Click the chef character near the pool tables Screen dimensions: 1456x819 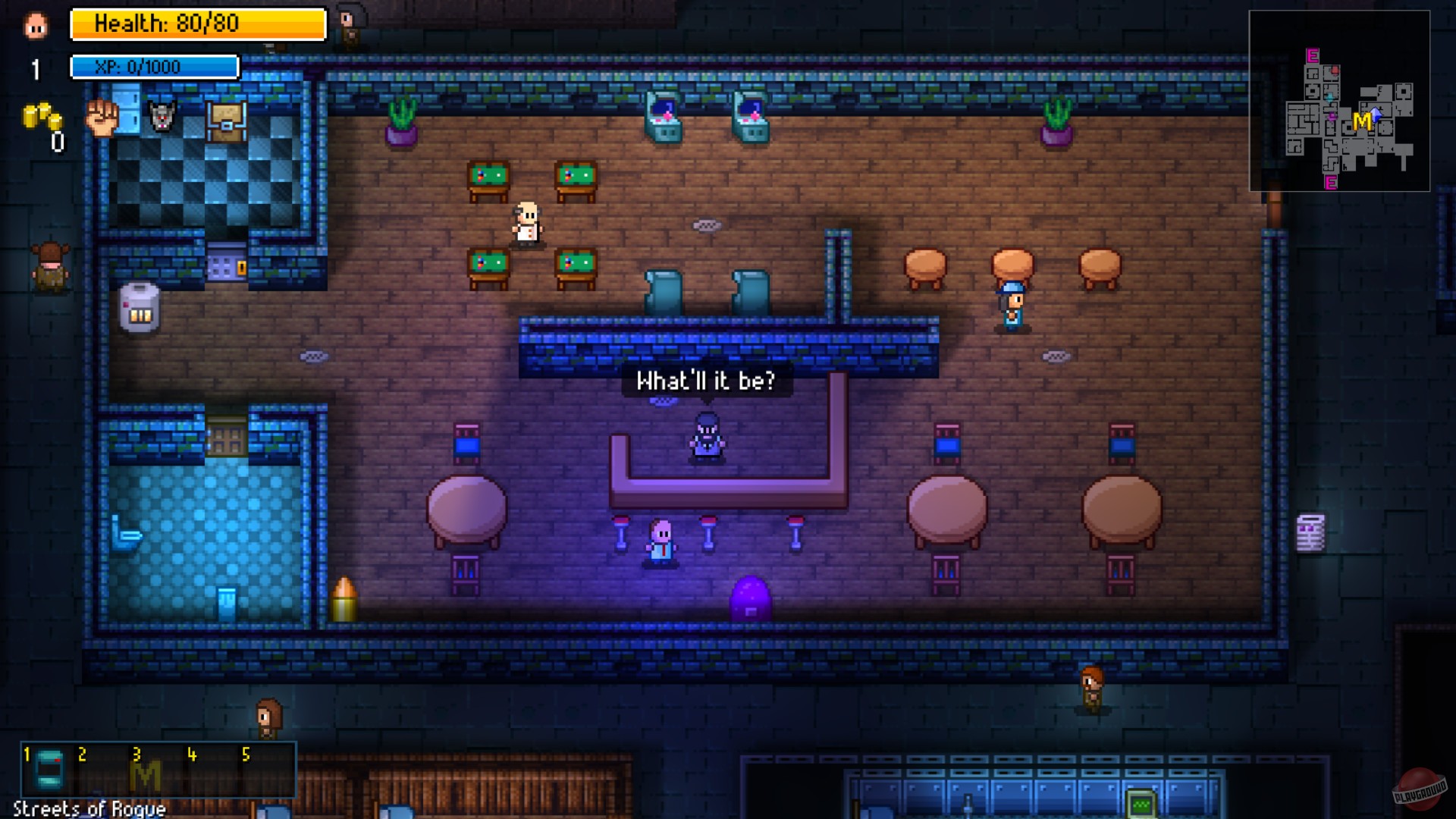point(529,224)
